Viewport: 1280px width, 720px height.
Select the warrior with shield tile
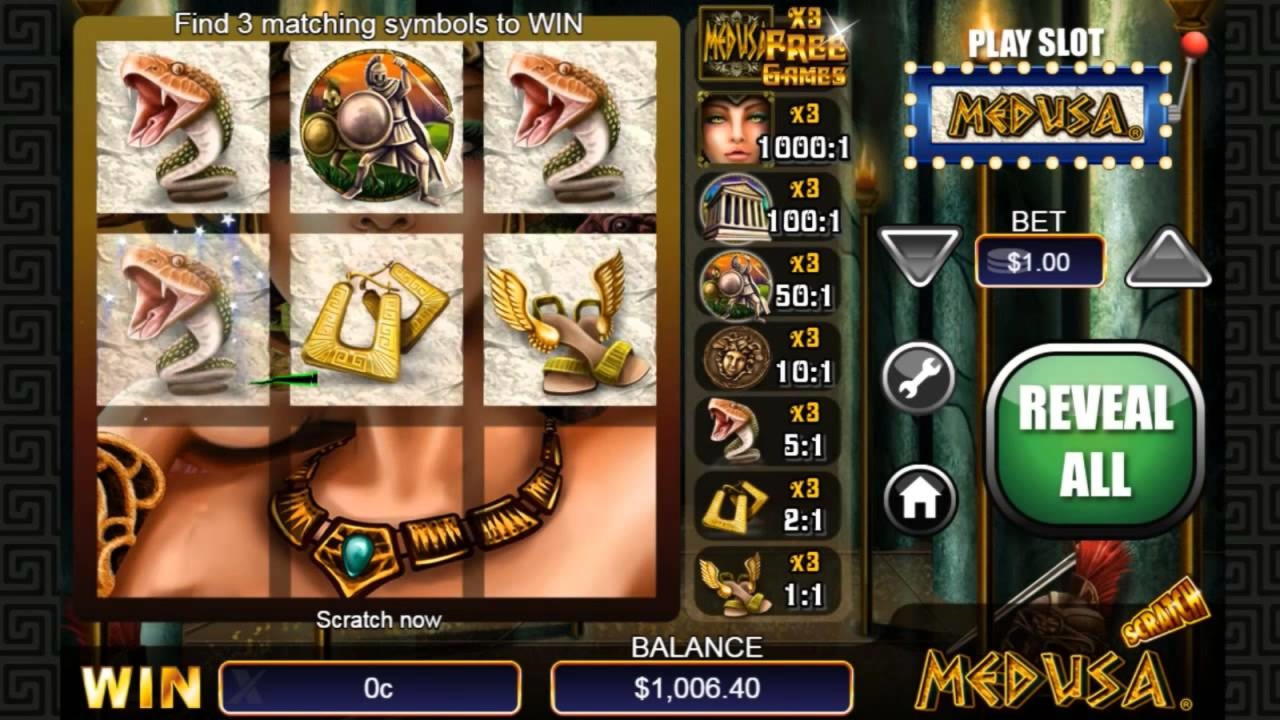(377, 126)
